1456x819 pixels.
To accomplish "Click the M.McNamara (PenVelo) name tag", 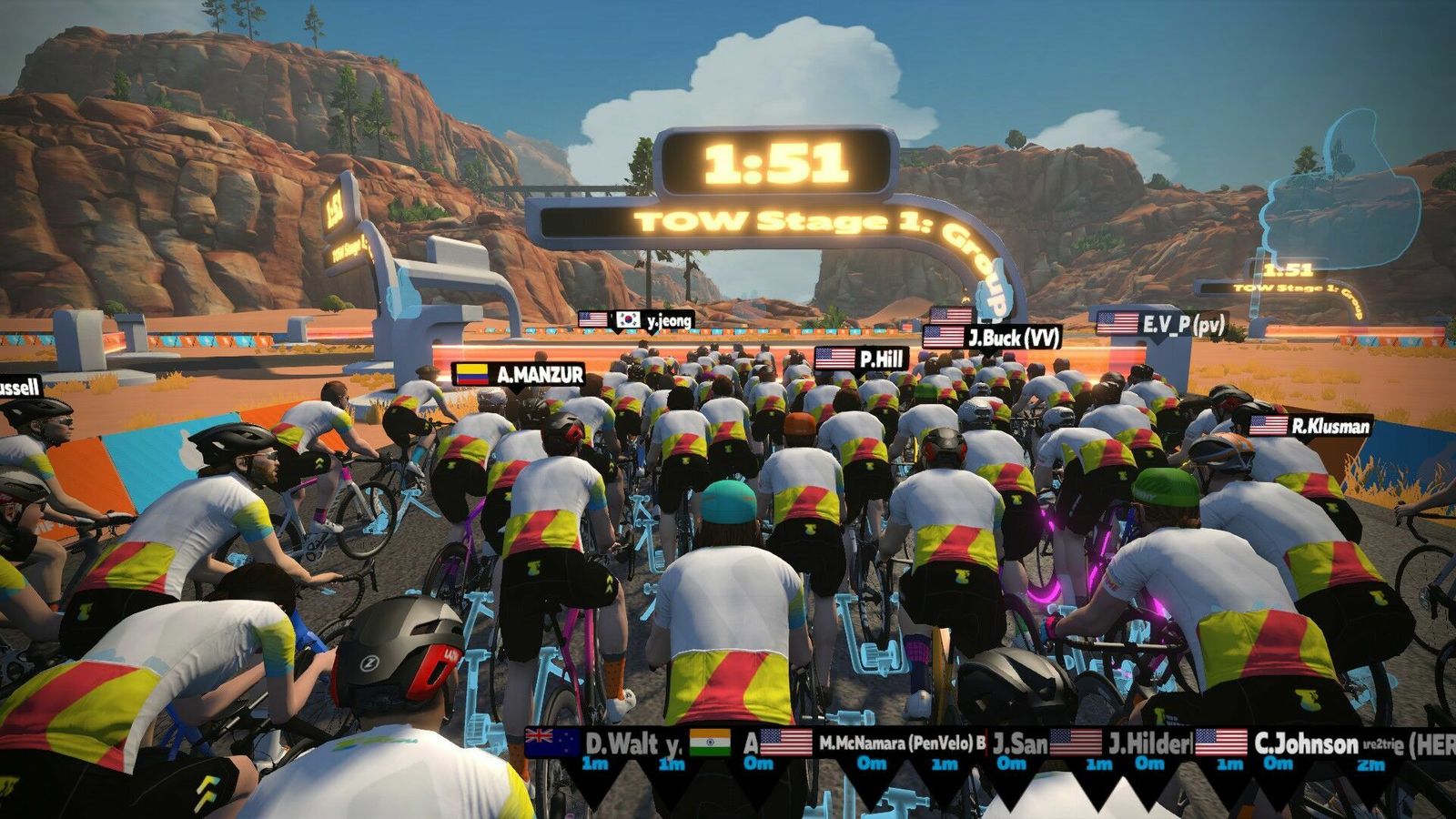I will click(x=879, y=743).
